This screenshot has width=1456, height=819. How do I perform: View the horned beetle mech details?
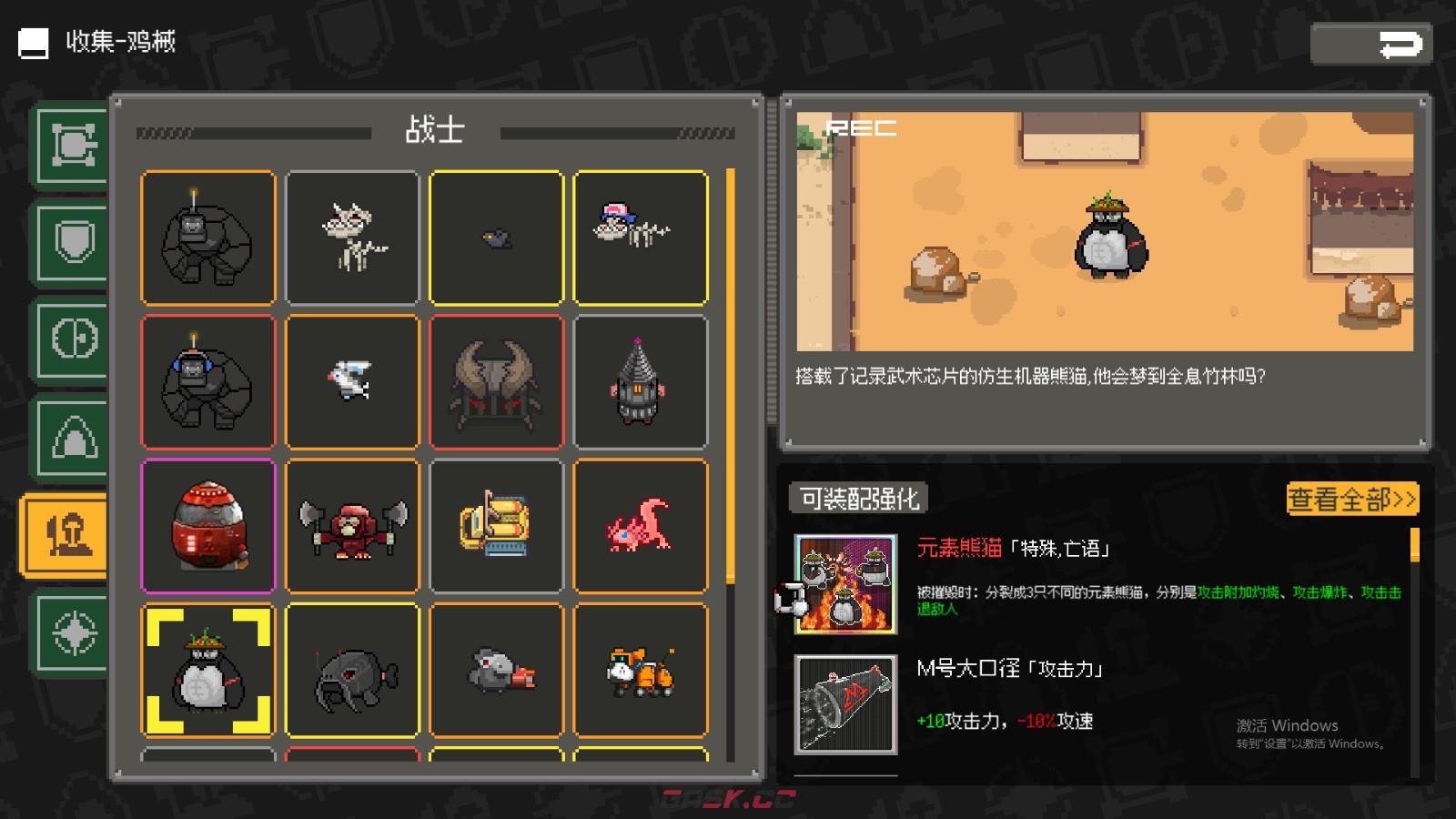497,381
